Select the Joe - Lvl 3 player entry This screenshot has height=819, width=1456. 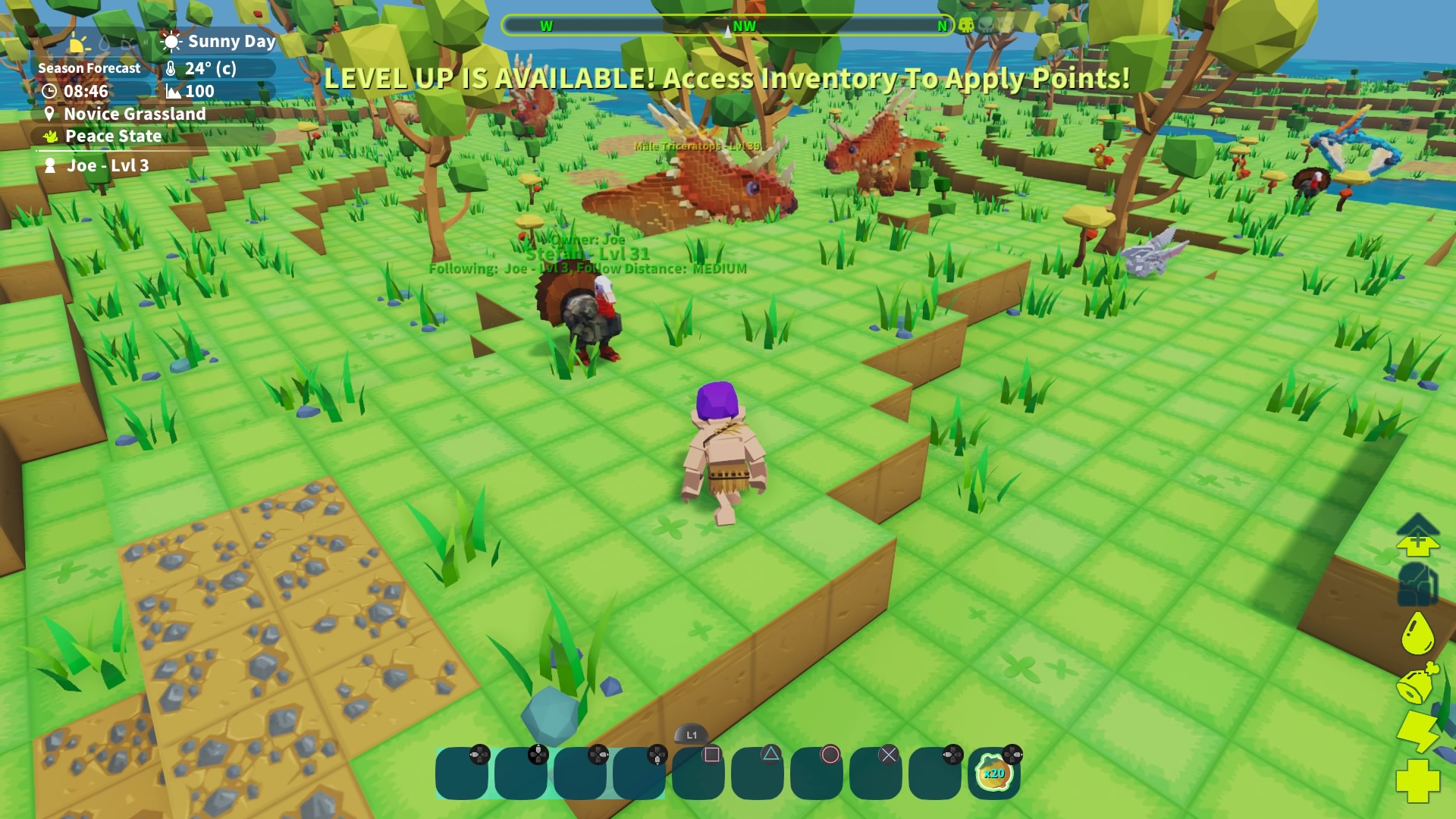point(107,166)
